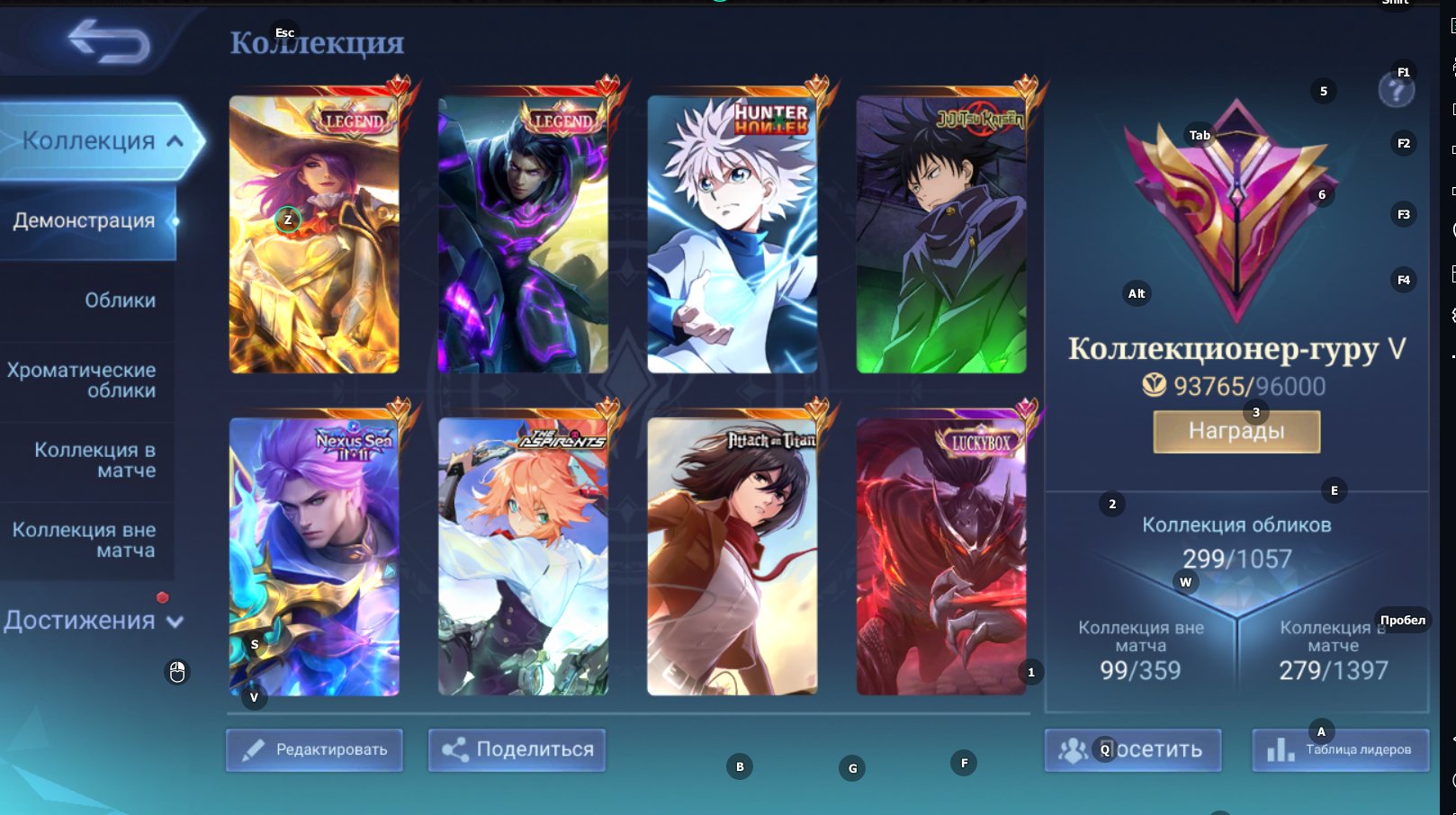Image resolution: width=1456 pixels, height=815 pixels.
Task: Select the Hunter x Hunter skin card
Action: click(732, 236)
